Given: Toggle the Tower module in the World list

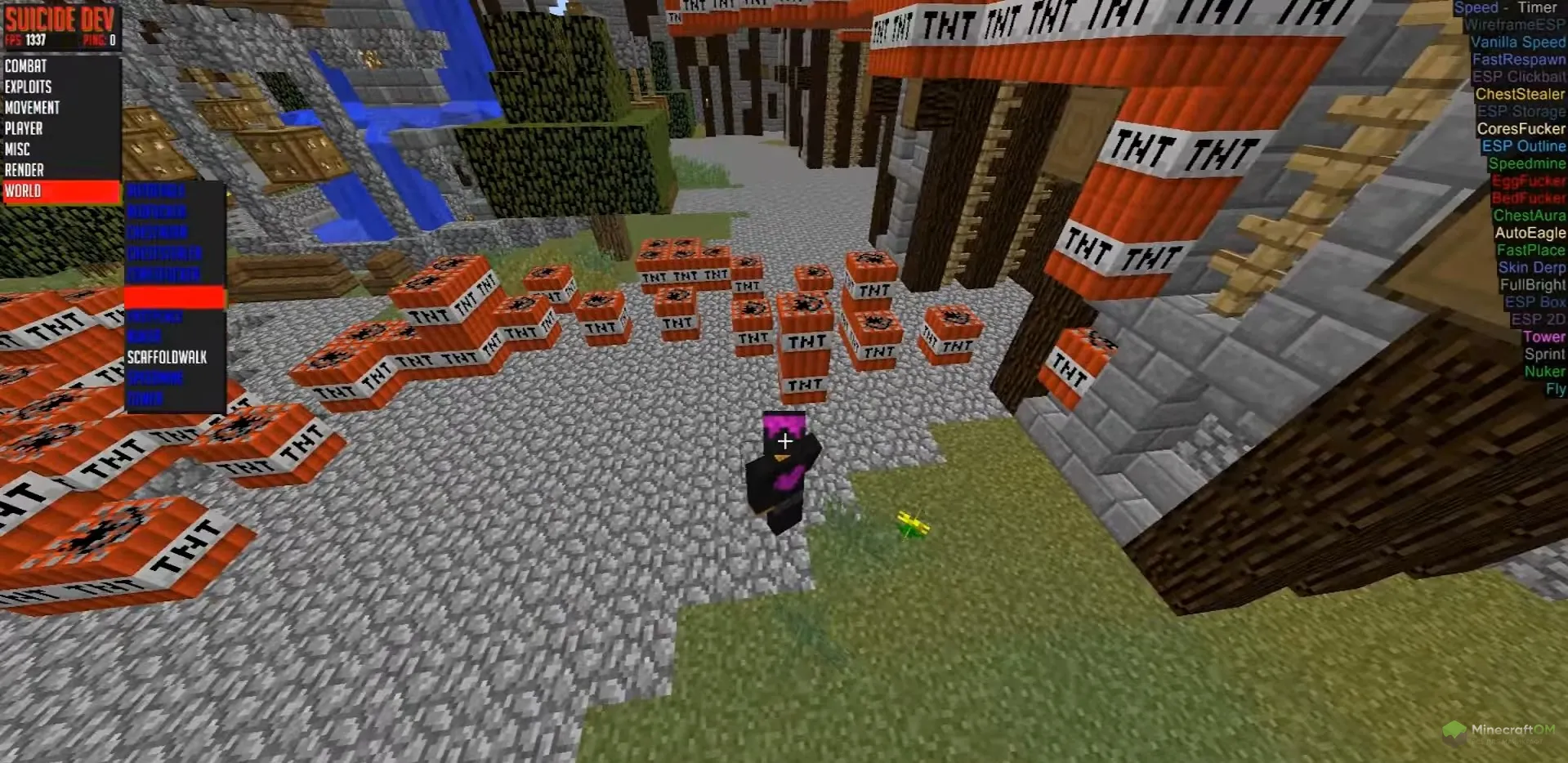Looking at the screenshot, I should click(145, 399).
